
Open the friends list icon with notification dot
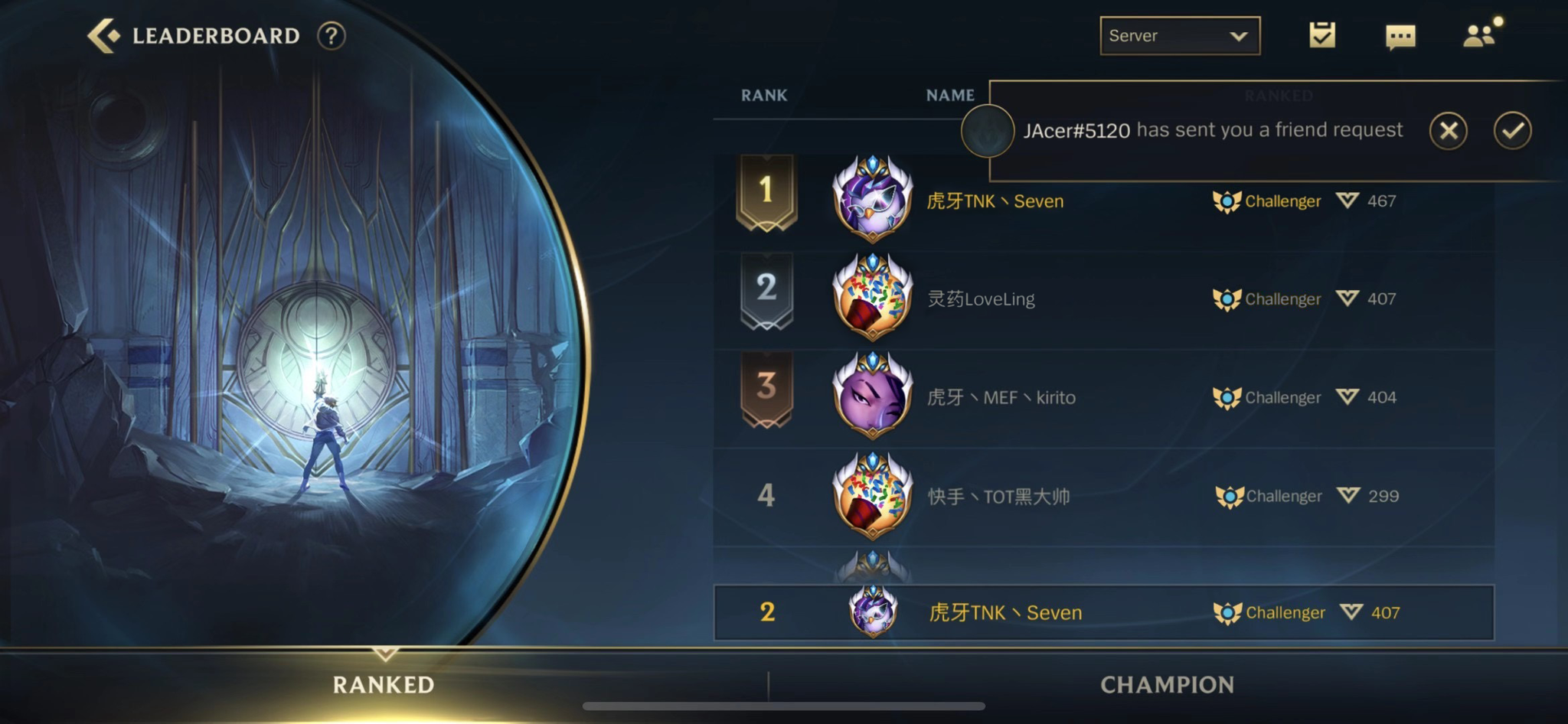[x=1480, y=35]
